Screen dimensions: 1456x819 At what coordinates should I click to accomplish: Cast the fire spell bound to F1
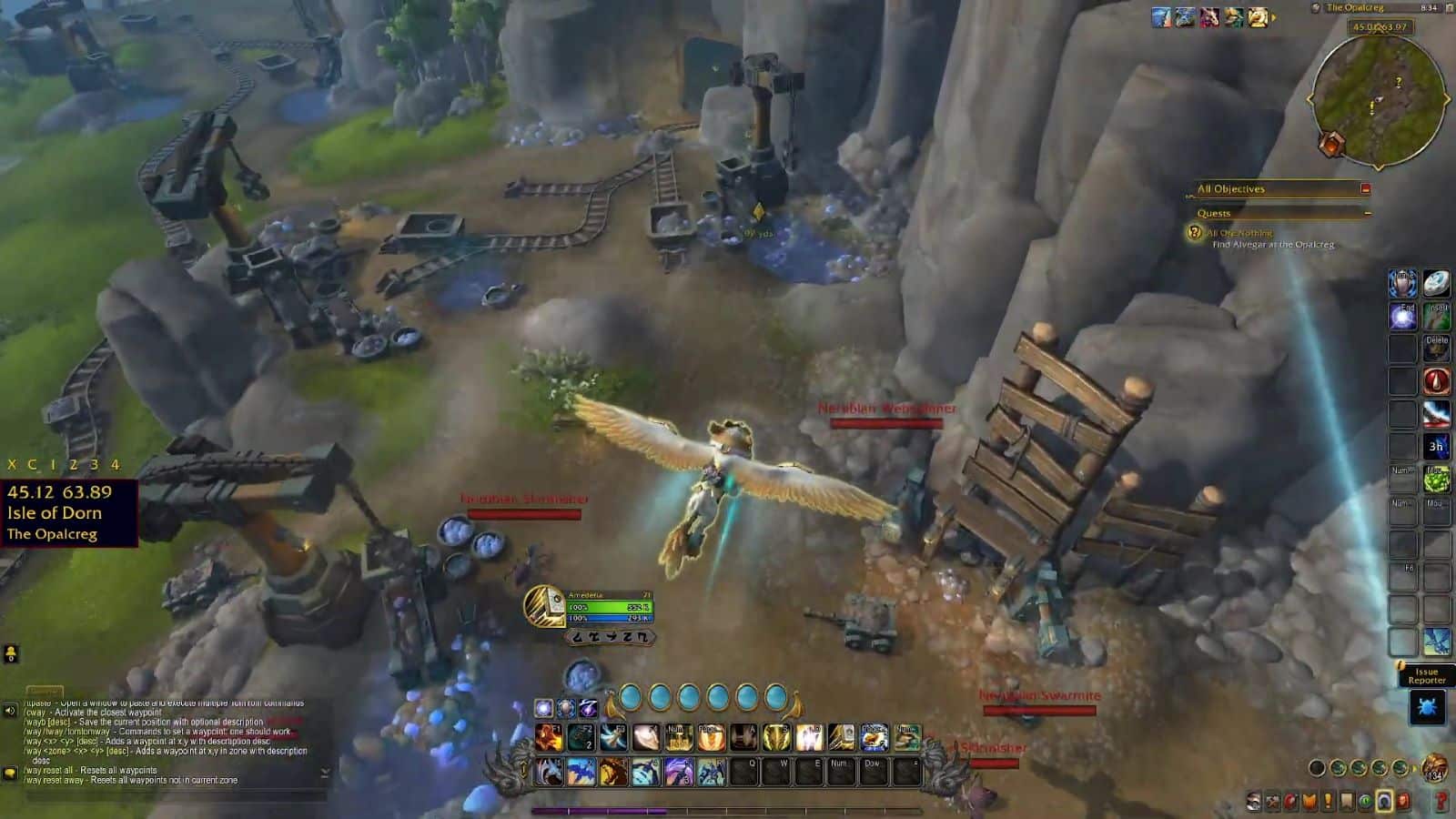point(549,737)
